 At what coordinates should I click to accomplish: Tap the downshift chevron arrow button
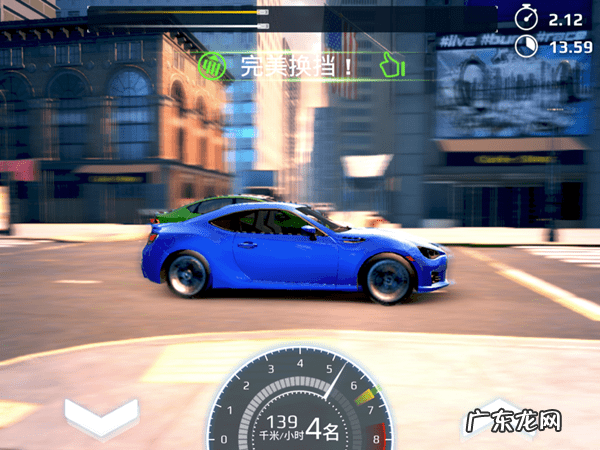tap(101, 417)
